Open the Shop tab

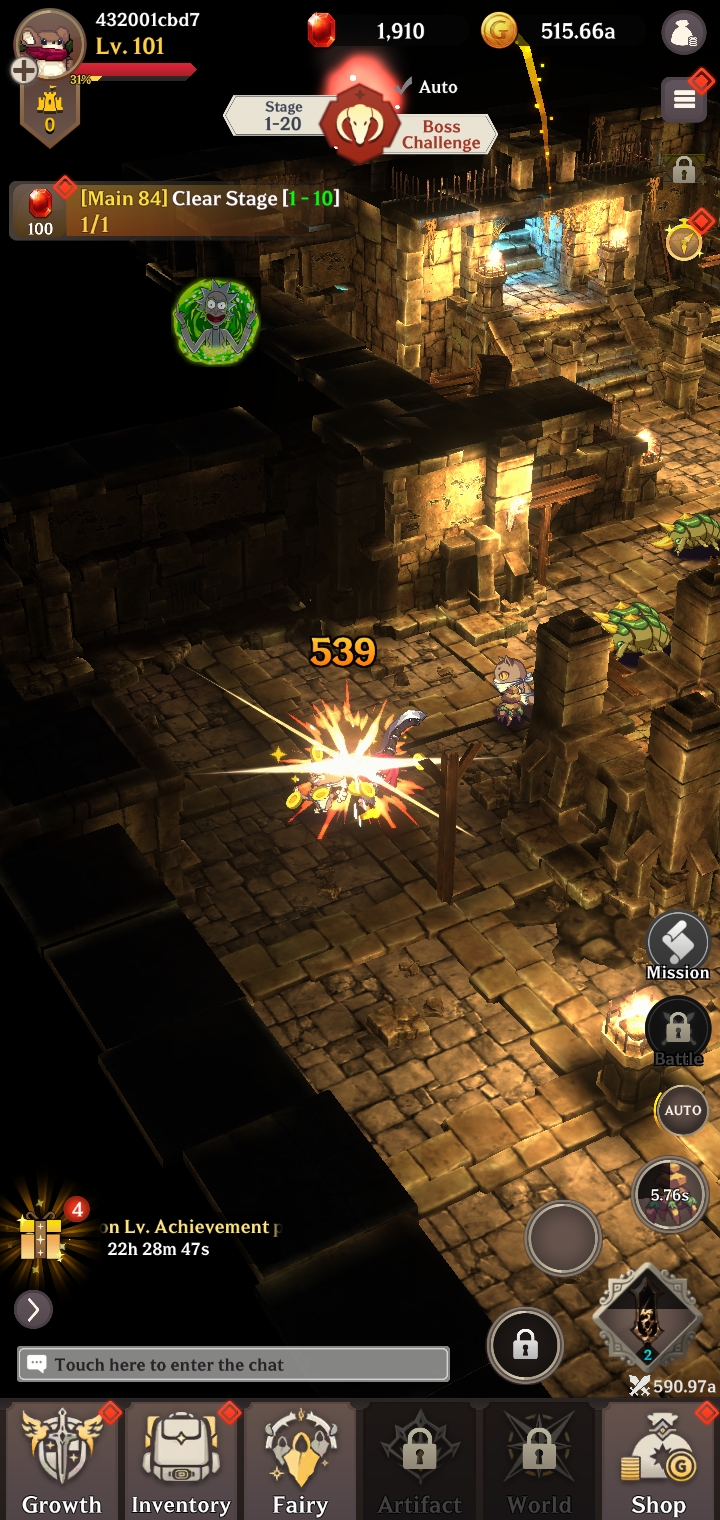[x=658, y=1460]
